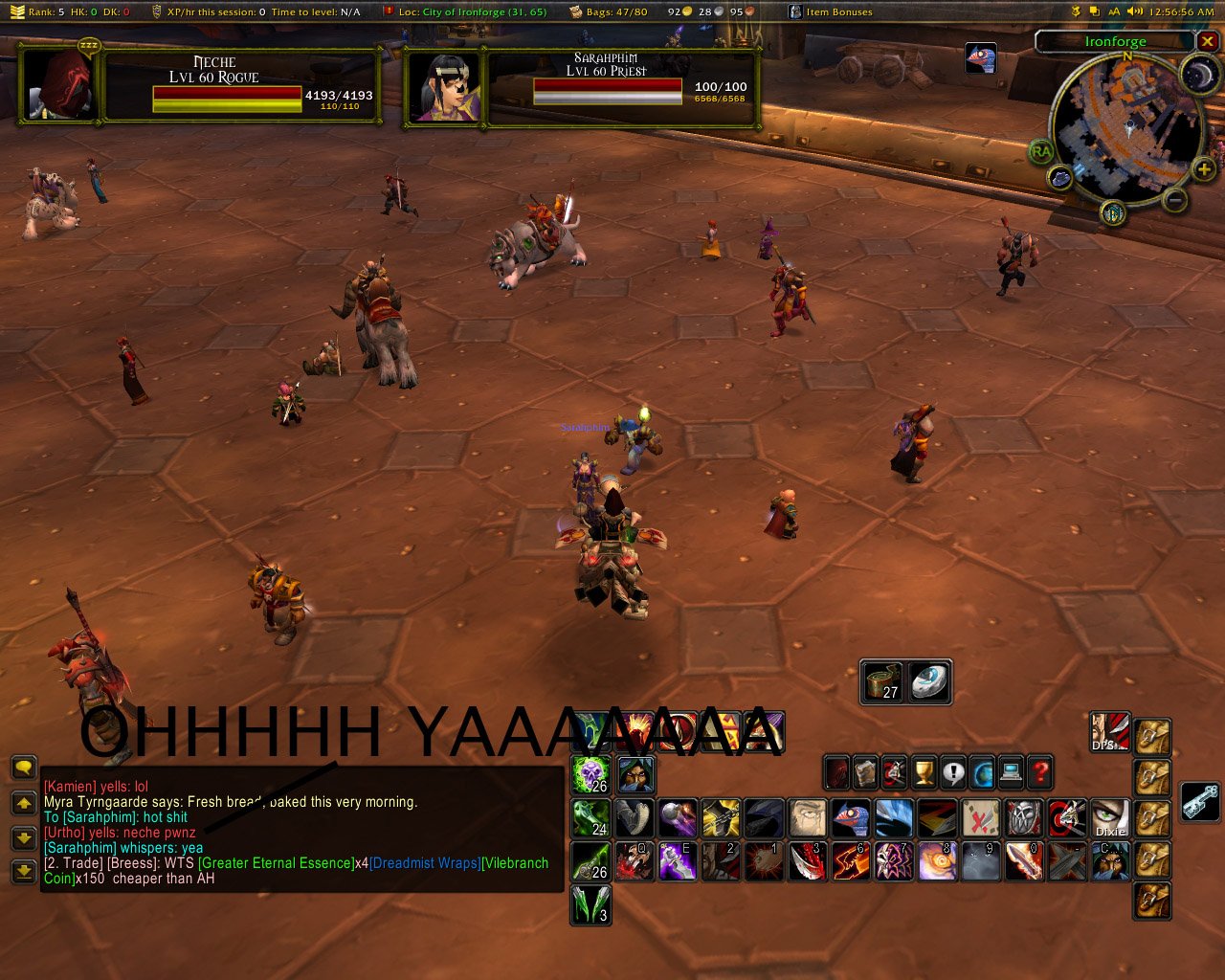Screen dimensions: 1225x980
Task: Toggle the crescent moon day-night indicator
Action: (1196, 75)
